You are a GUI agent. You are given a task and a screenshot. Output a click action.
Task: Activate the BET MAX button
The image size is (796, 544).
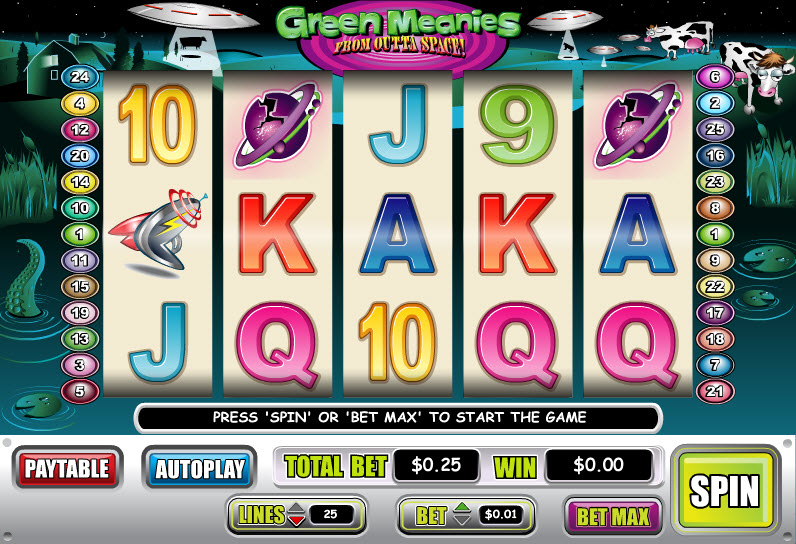coord(614,516)
